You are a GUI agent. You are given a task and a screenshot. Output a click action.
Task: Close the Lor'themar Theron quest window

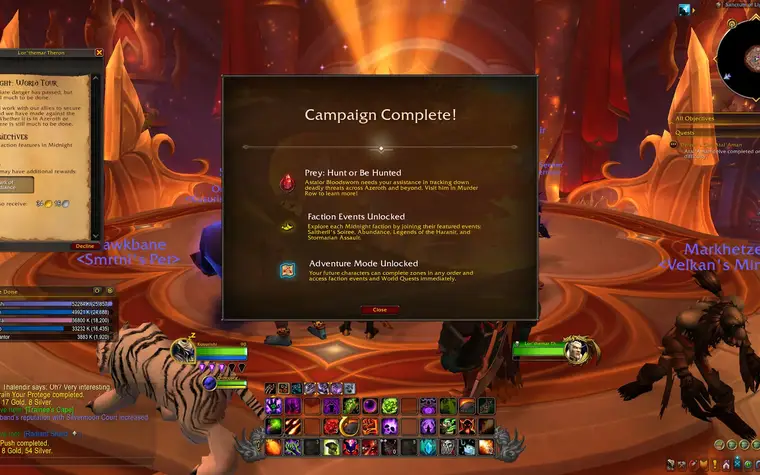[99, 52]
